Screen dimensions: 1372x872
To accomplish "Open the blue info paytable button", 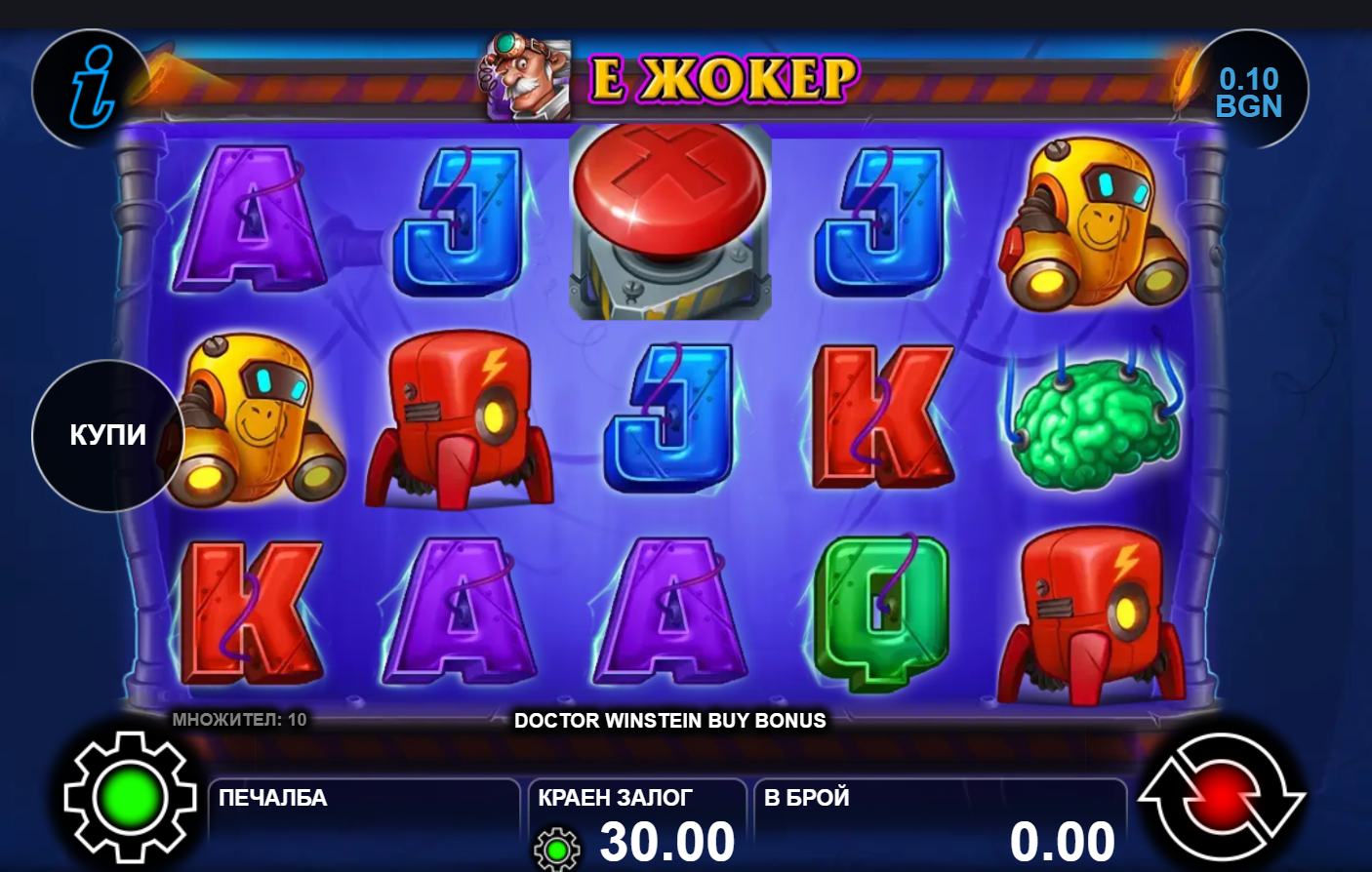I will pos(92,89).
